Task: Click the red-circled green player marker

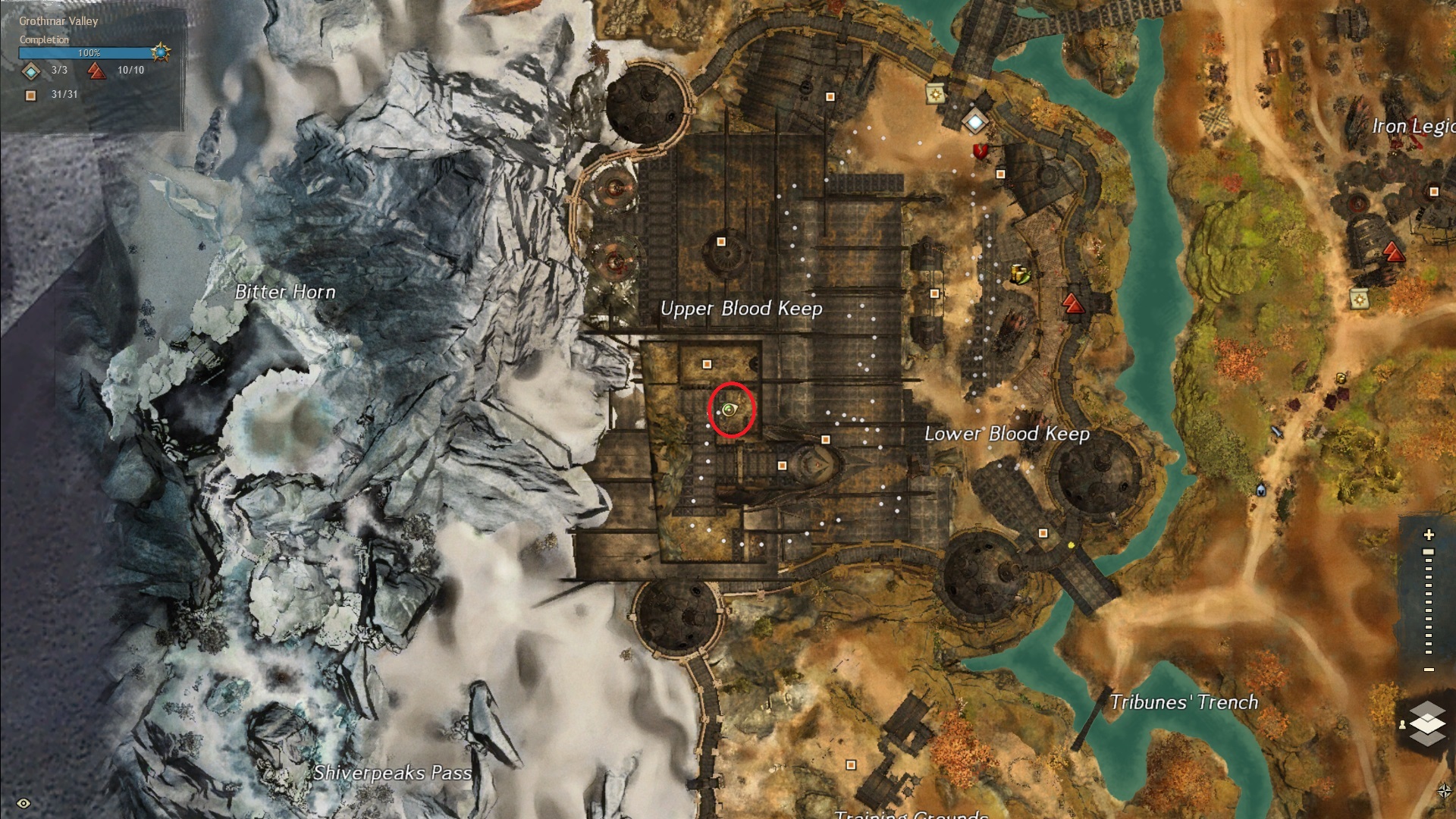Action: (730, 410)
